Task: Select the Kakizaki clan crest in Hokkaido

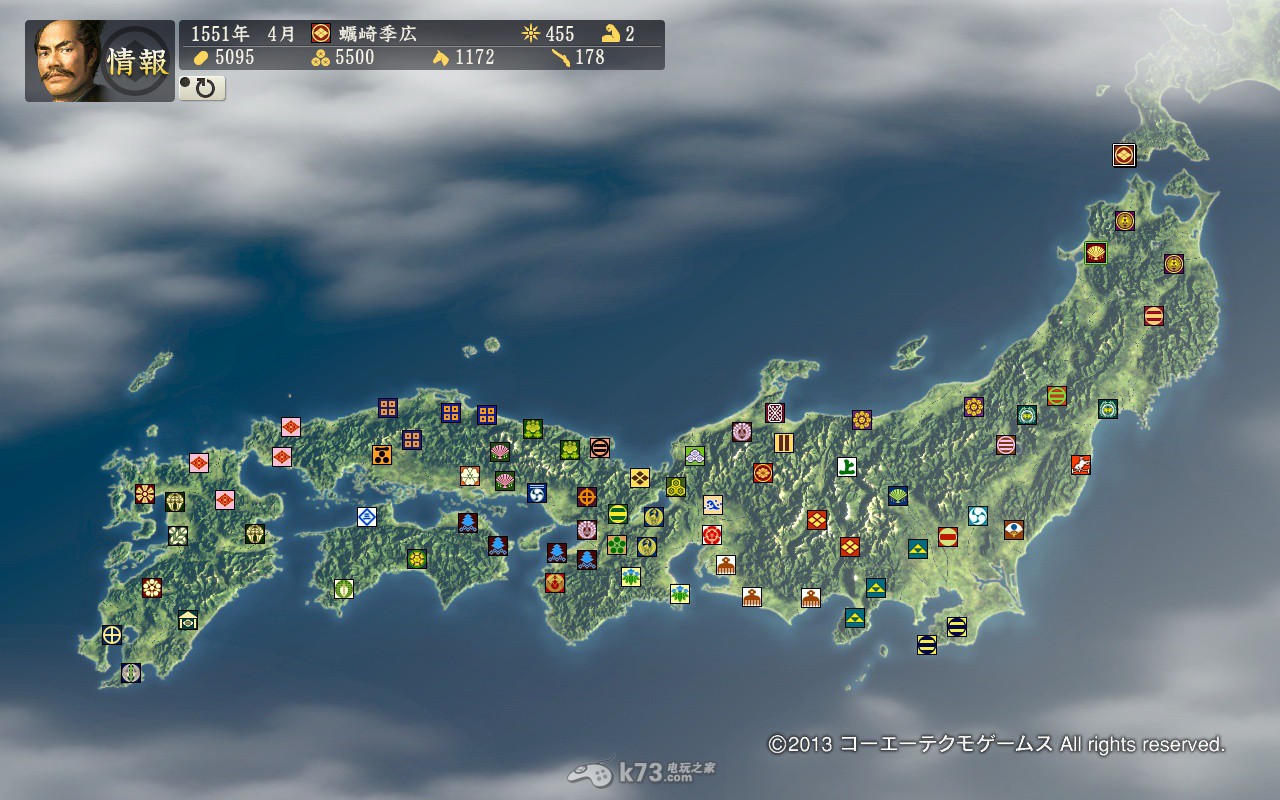Action: click(1123, 155)
